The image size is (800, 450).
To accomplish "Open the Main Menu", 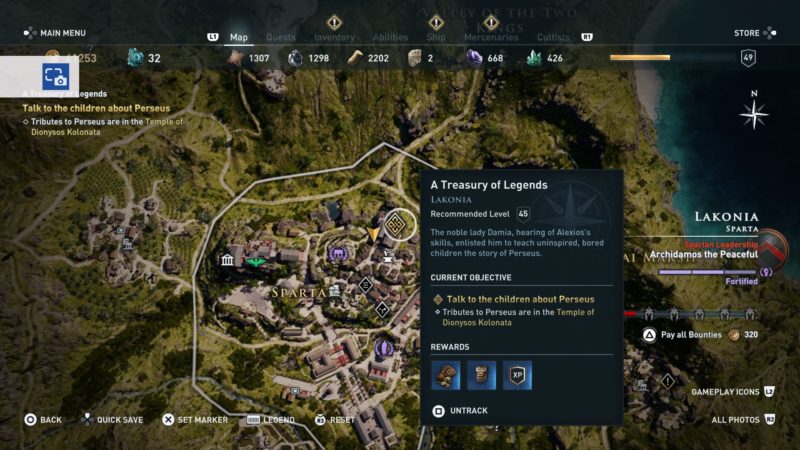I will click(54, 33).
